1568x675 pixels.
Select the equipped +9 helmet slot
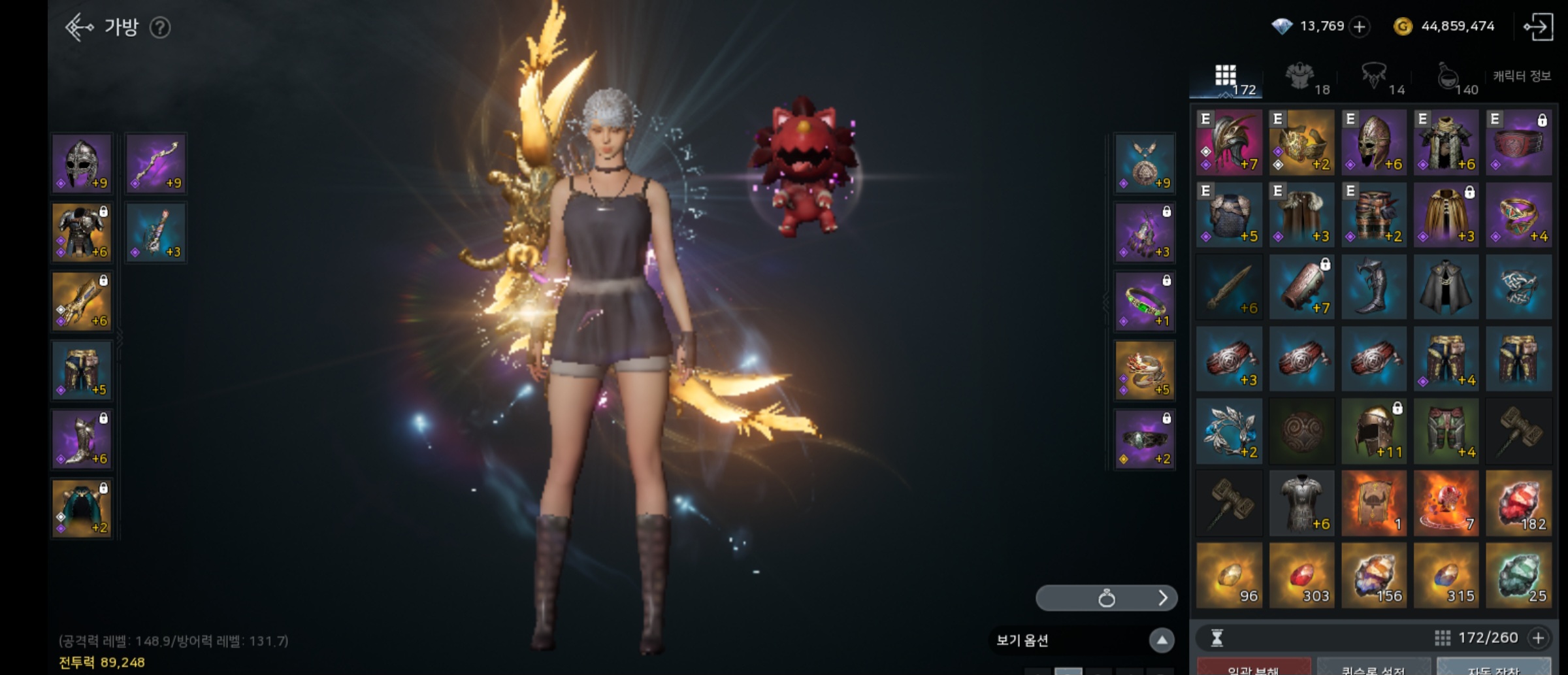[x=82, y=163]
